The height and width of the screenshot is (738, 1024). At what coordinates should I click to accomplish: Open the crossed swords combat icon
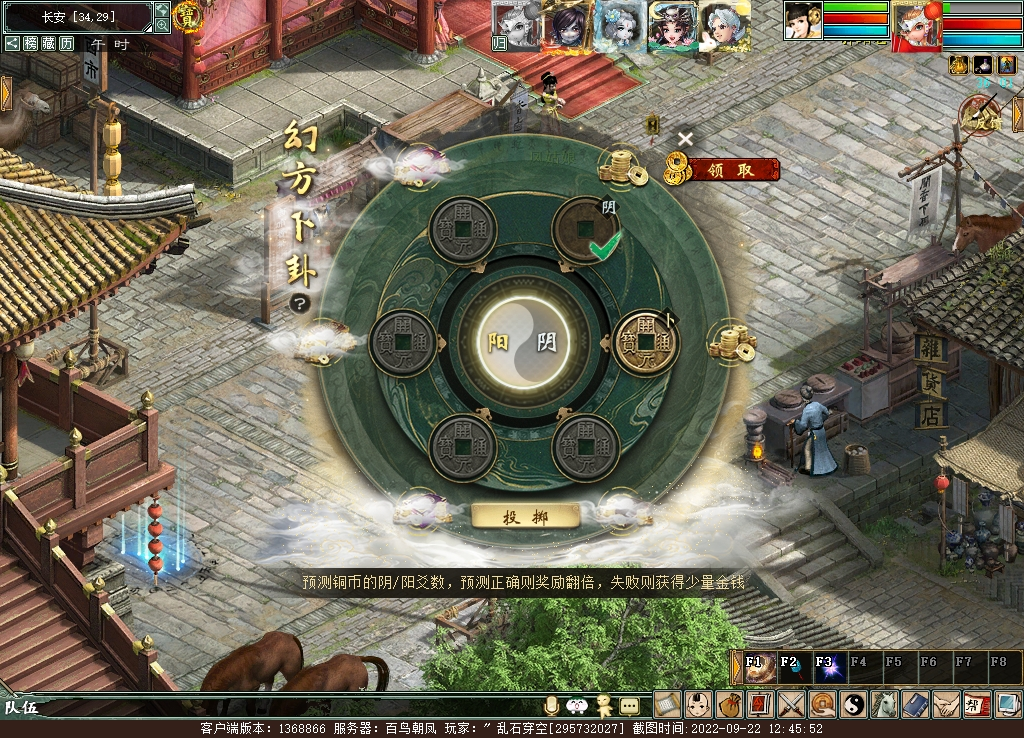pos(792,704)
